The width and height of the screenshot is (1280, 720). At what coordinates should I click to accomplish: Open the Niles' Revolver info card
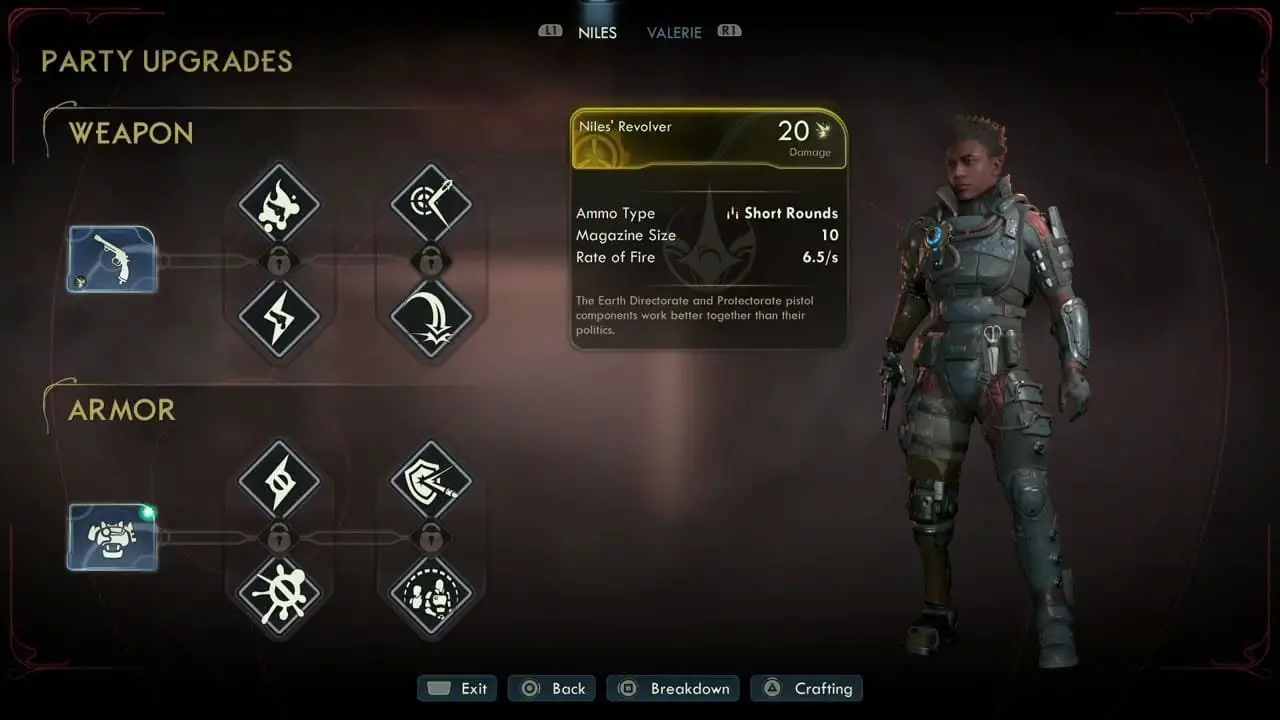(x=709, y=139)
